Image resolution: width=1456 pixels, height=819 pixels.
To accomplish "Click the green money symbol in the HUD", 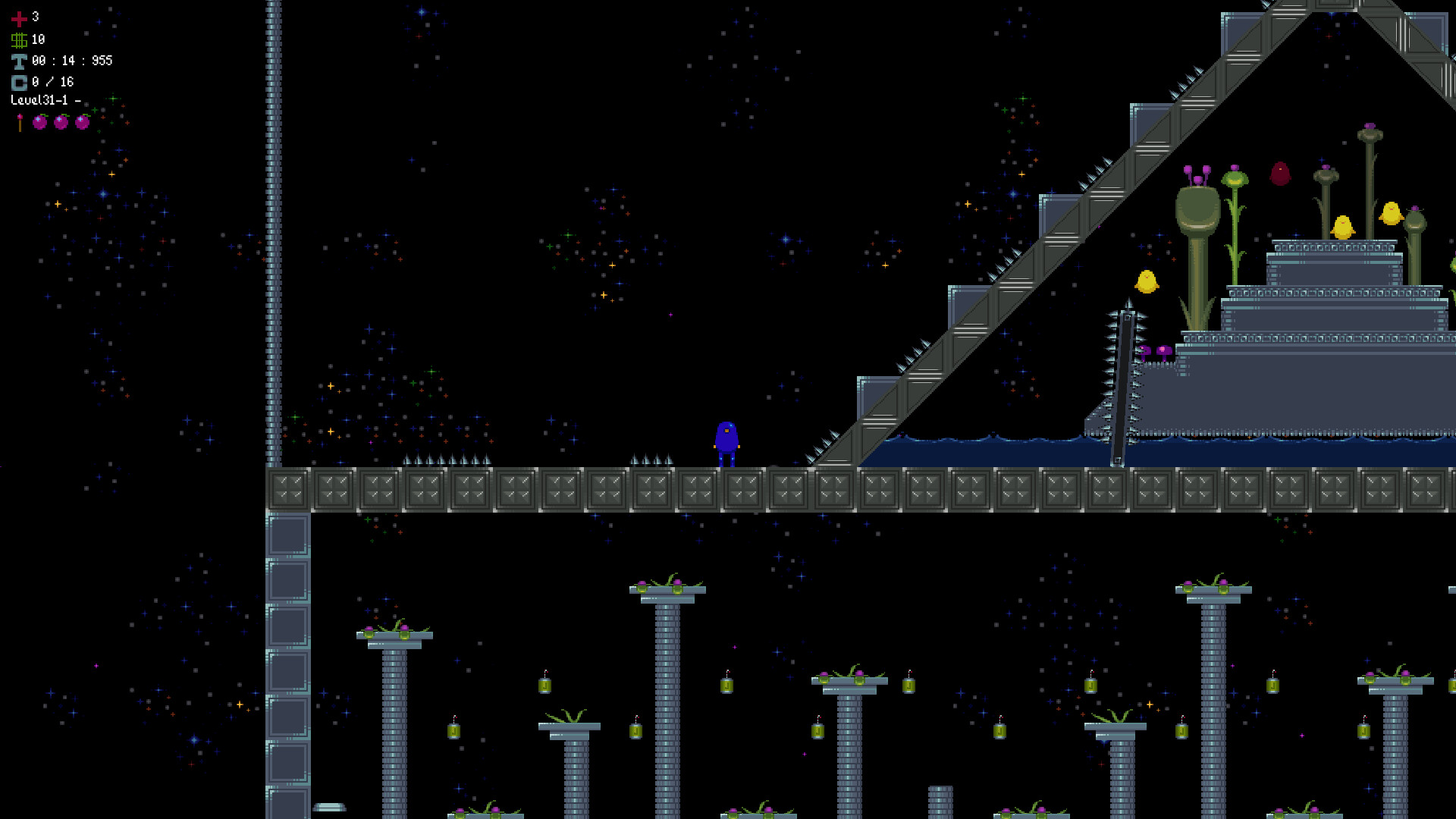I will pyautogui.click(x=20, y=40).
